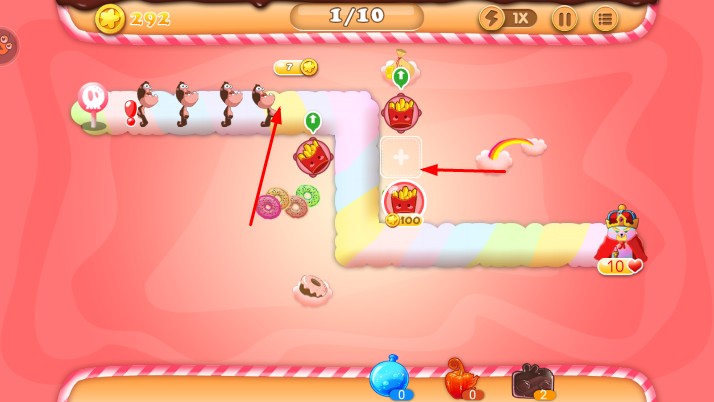The height and width of the screenshot is (402, 714).
Task: Use the red chili pepper item
Action: pos(461,380)
